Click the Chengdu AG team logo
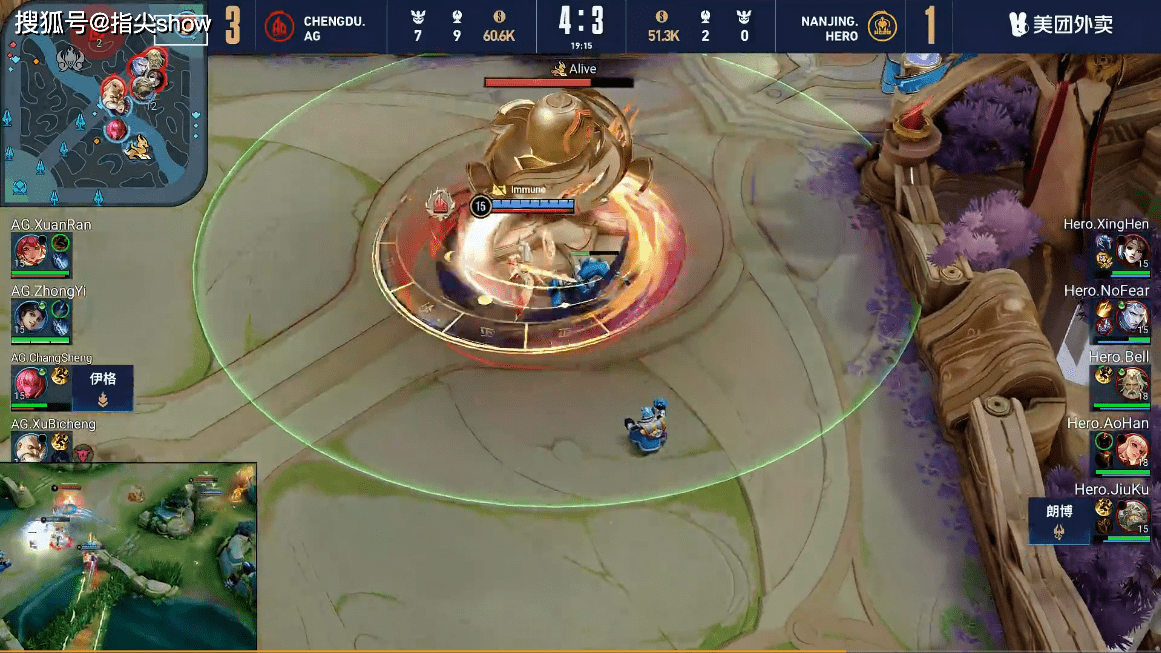Image resolution: width=1161 pixels, height=653 pixels. pos(279,27)
